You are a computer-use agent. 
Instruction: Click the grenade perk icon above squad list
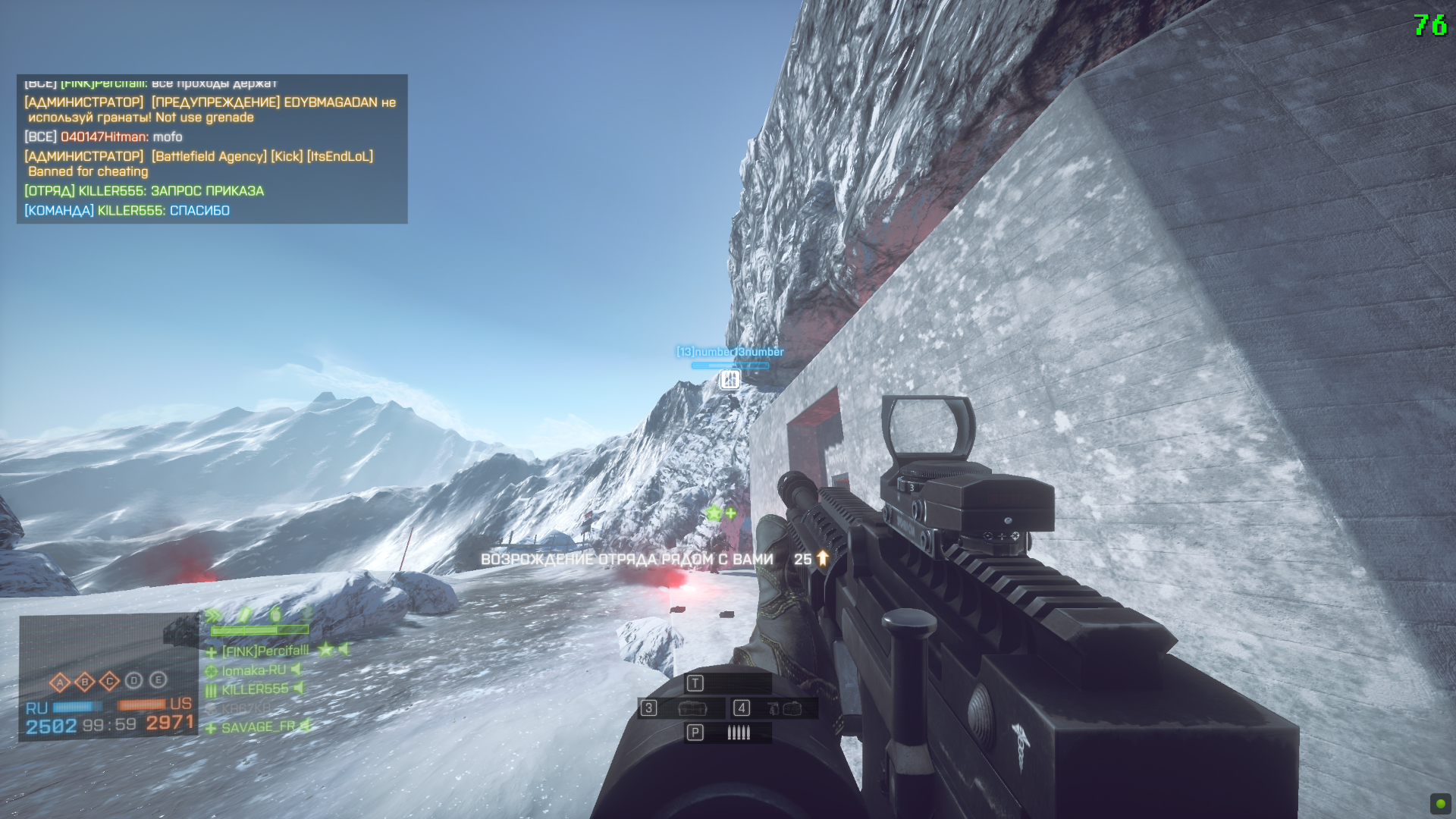[x=275, y=613]
